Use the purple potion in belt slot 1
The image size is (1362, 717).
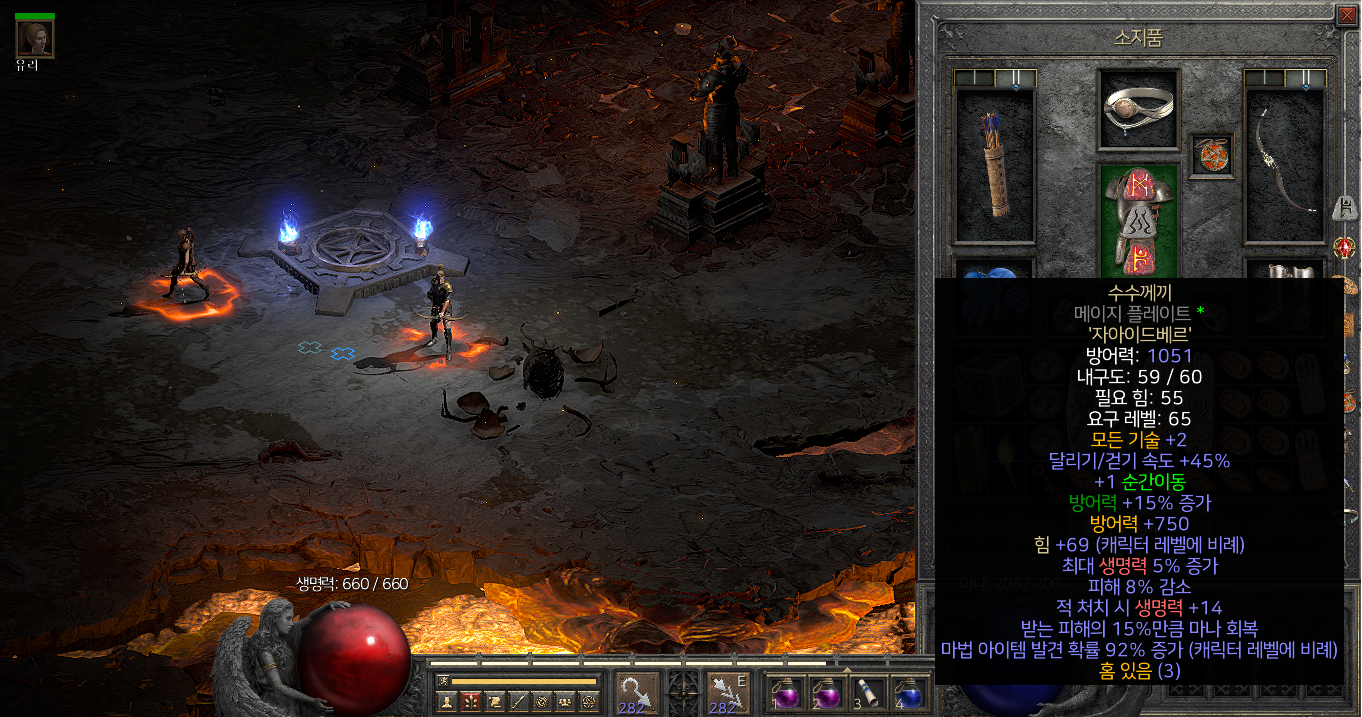pyautogui.click(x=785, y=692)
